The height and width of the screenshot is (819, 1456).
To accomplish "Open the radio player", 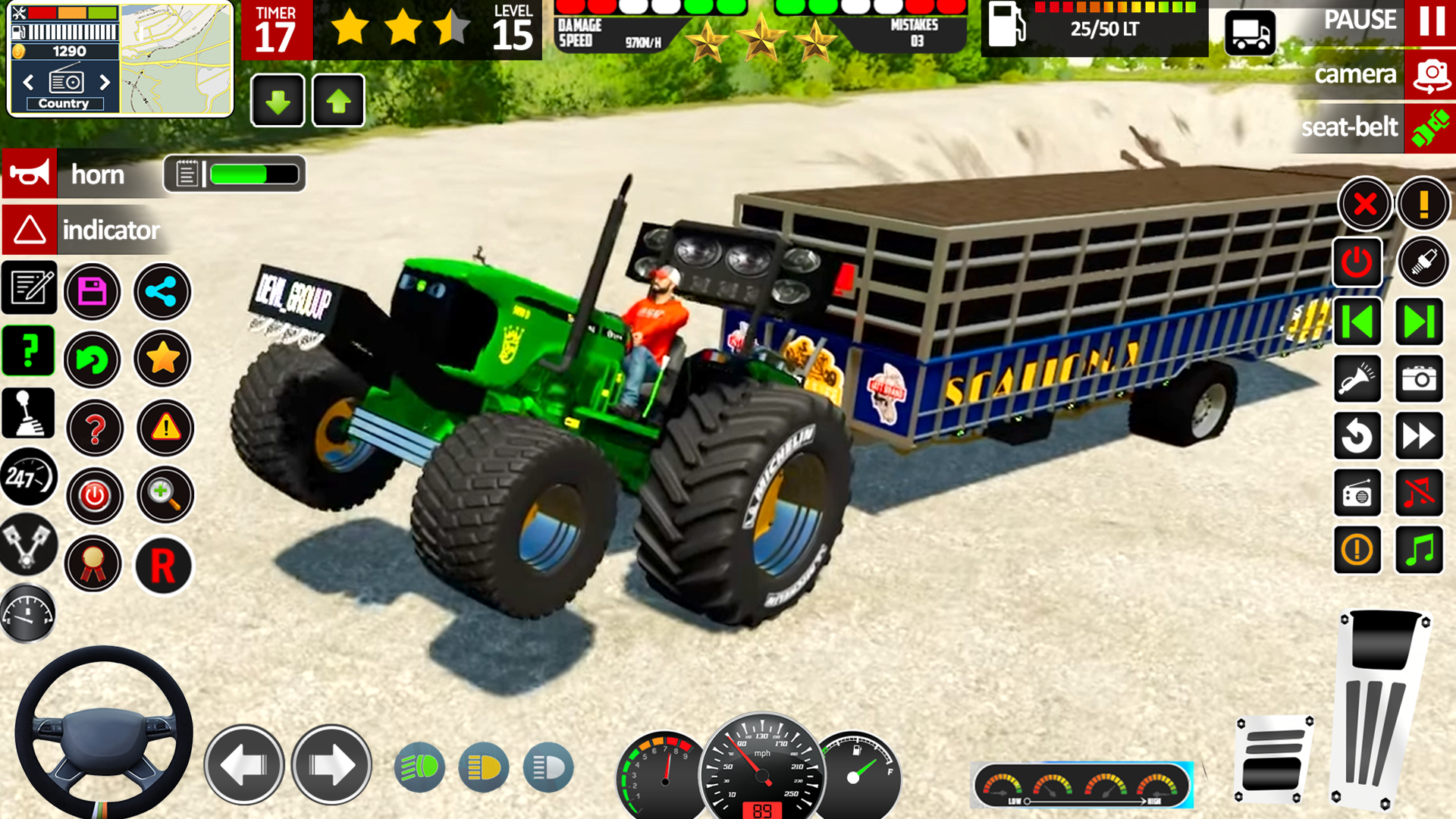I will pyautogui.click(x=1357, y=493).
